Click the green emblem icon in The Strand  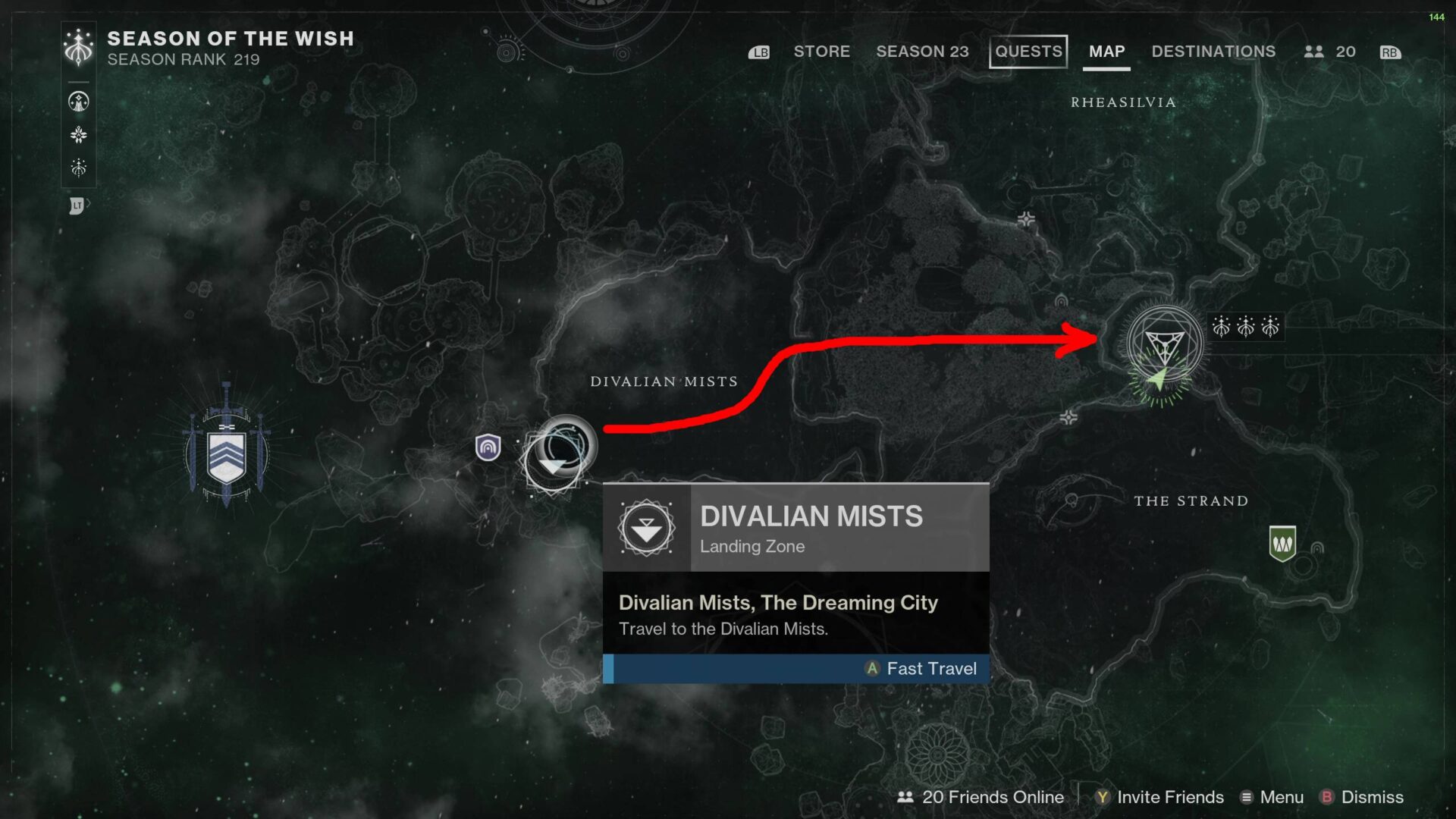point(1285,541)
